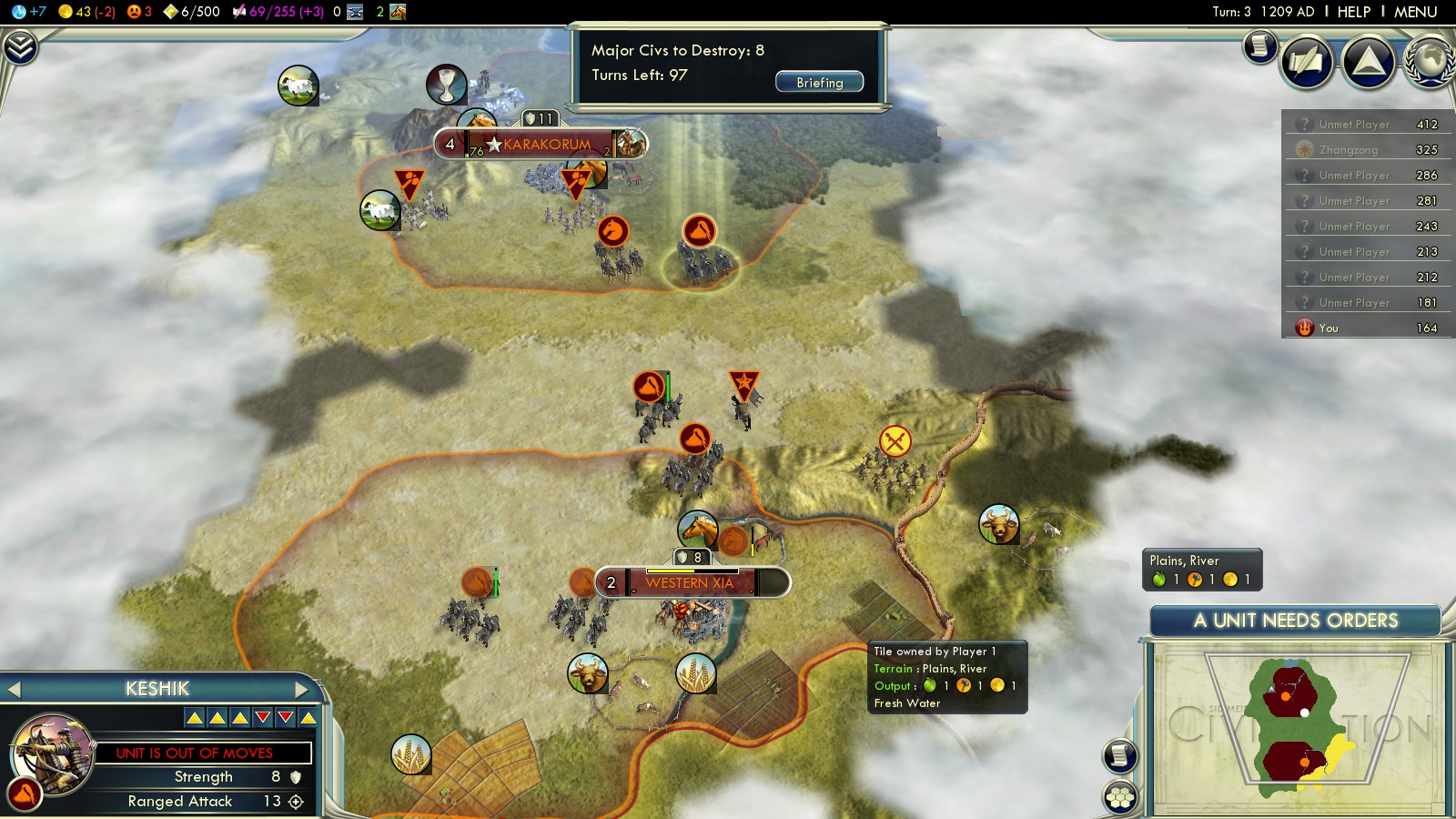Select Zhangzong in the score list
1456x819 pixels.
point(1348,150)
